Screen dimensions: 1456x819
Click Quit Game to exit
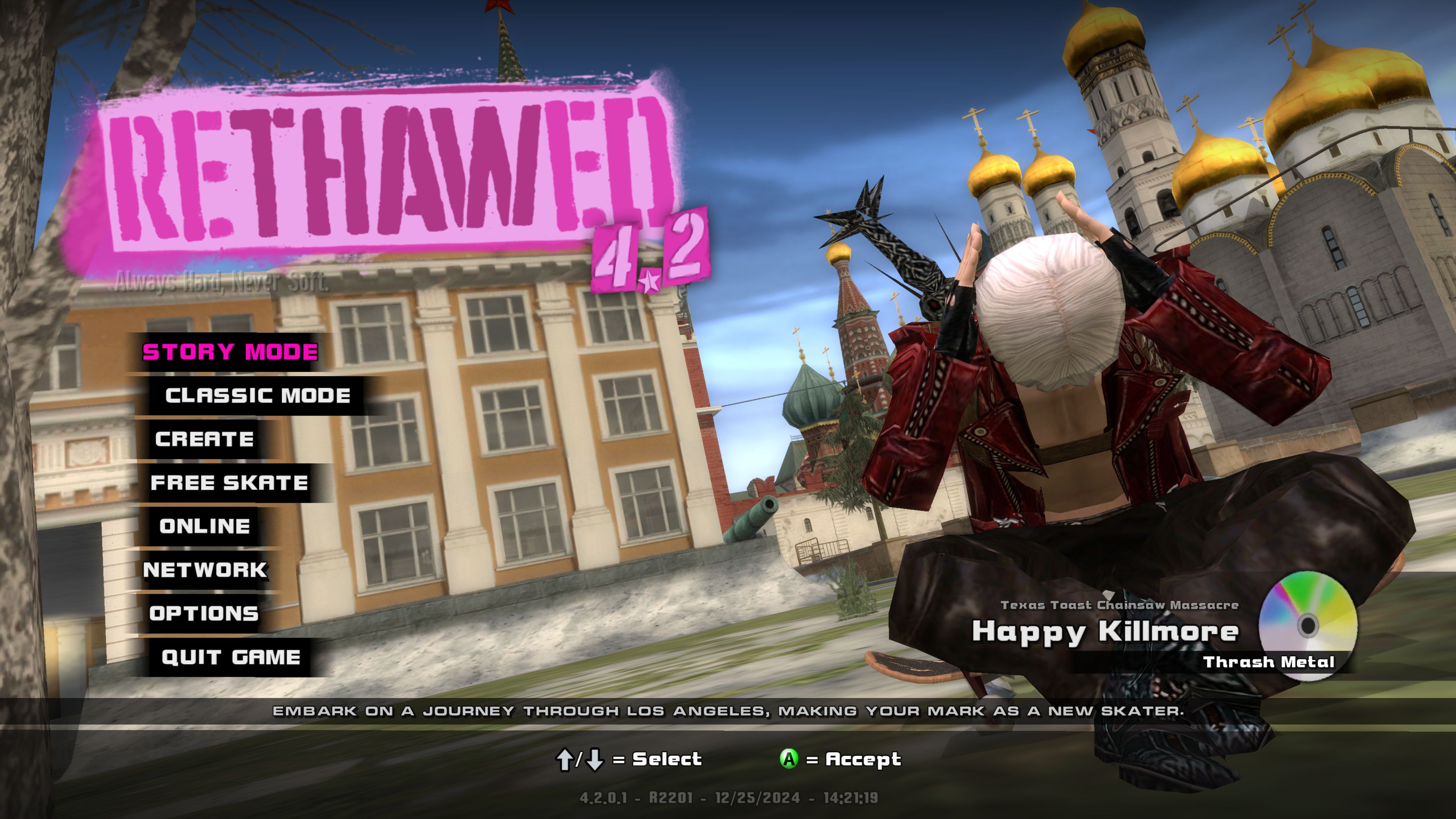coord(231,657)
